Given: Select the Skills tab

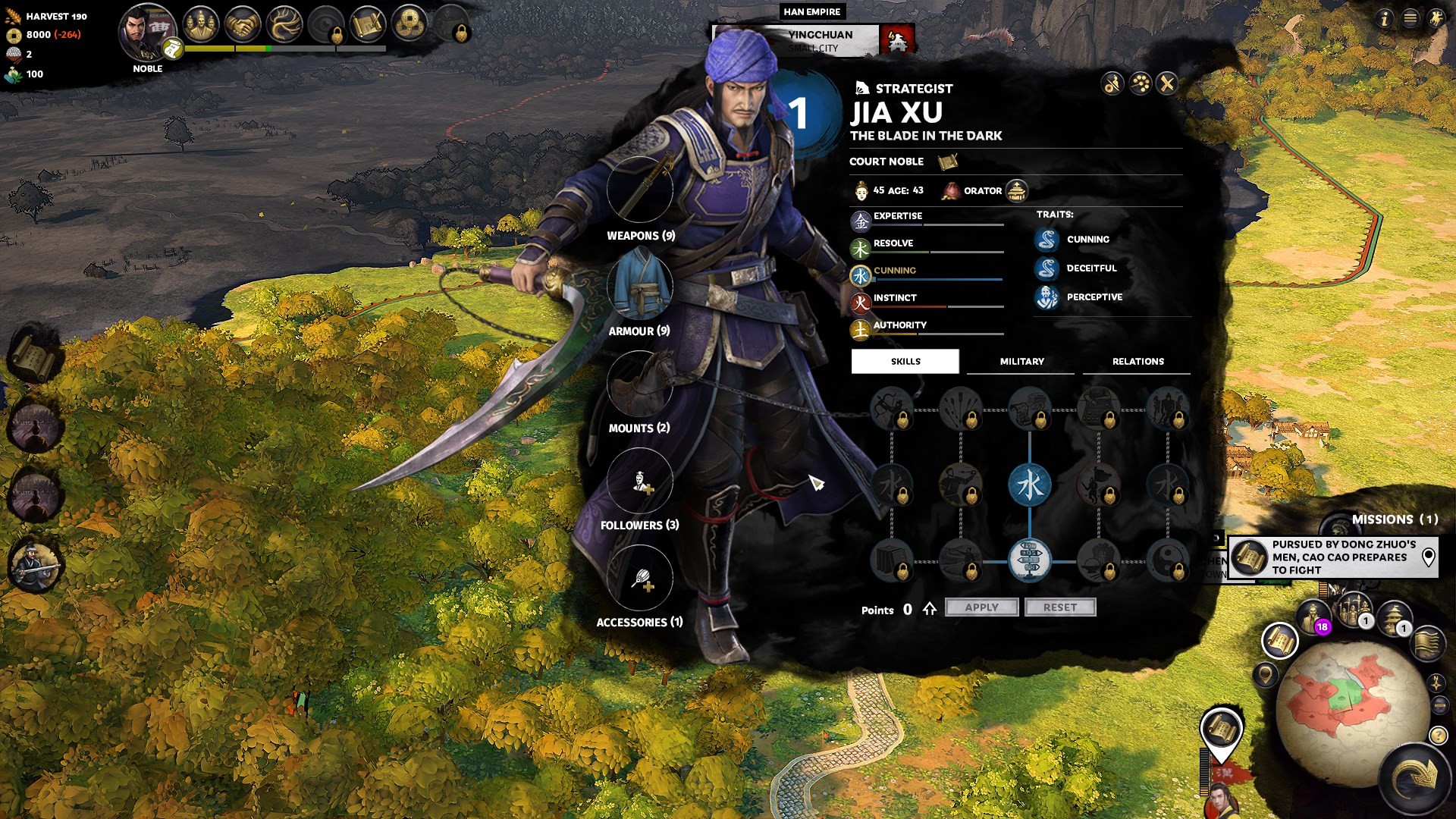Looking at the screenshot, I should click(x=905, y=362).
